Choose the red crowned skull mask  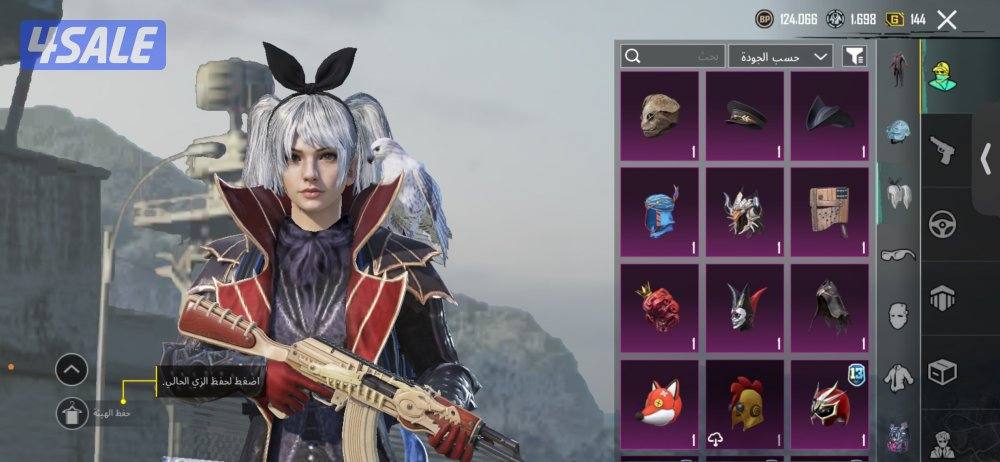point(660,307)
